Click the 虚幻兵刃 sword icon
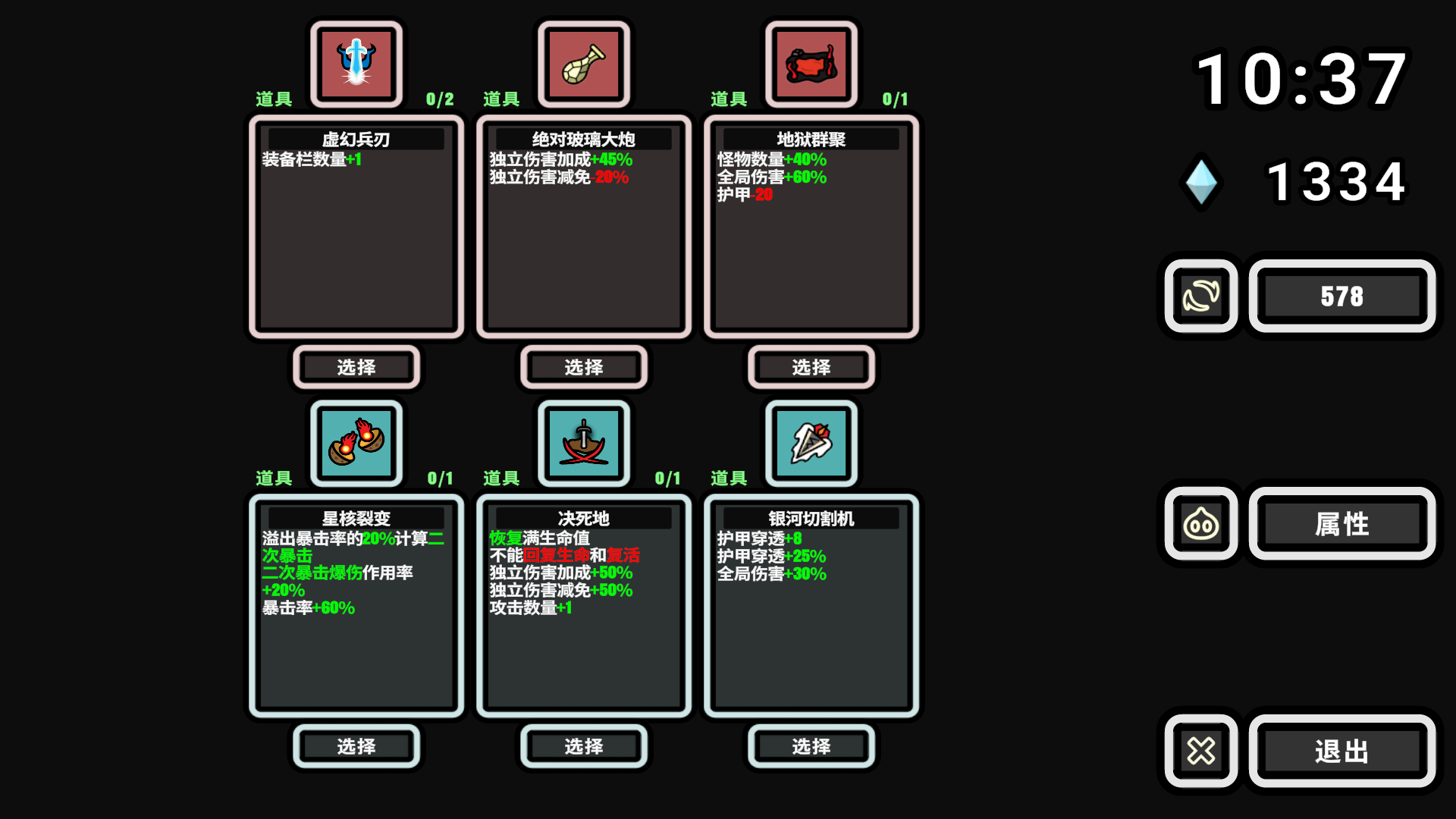 pos(356,64)
